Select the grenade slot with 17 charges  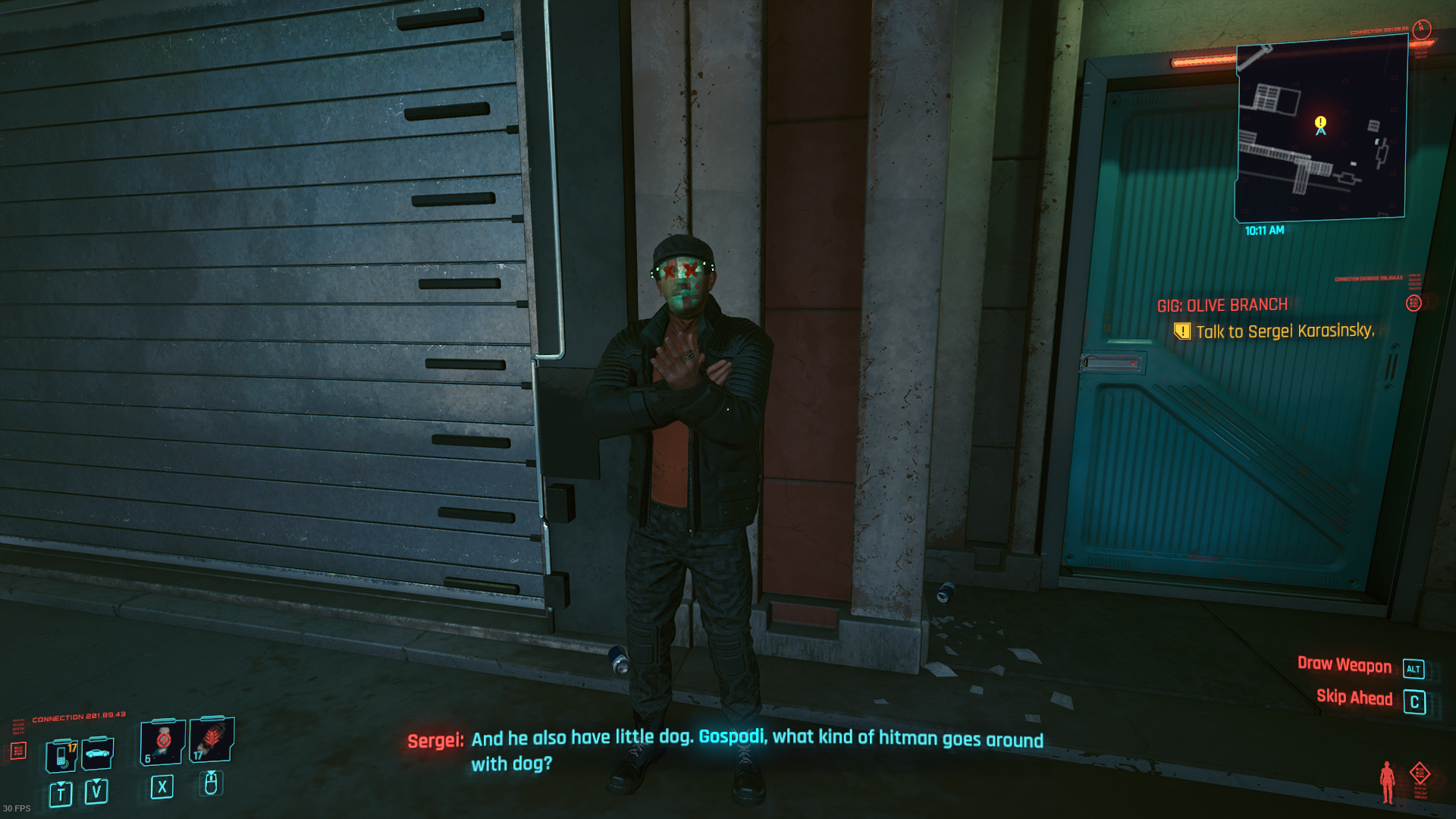[x=212, y=739]
